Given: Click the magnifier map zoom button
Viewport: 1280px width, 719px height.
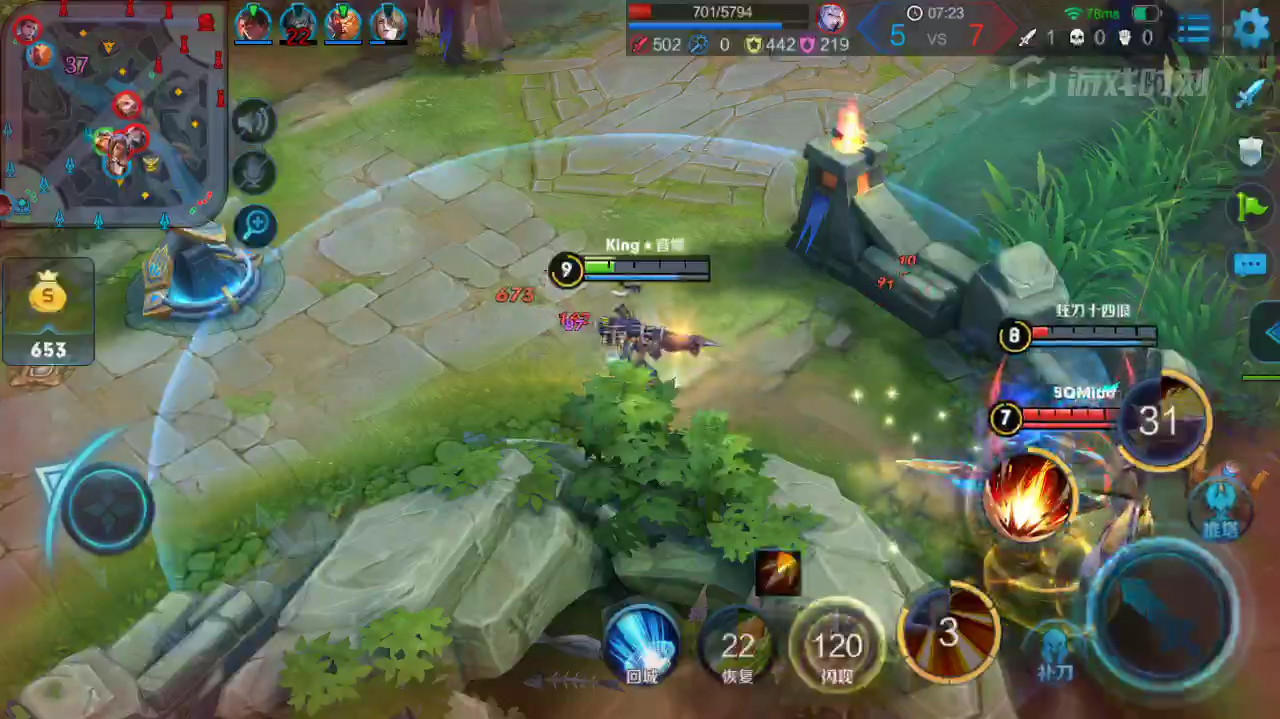Looking at the screenshot, I should 254,225.
